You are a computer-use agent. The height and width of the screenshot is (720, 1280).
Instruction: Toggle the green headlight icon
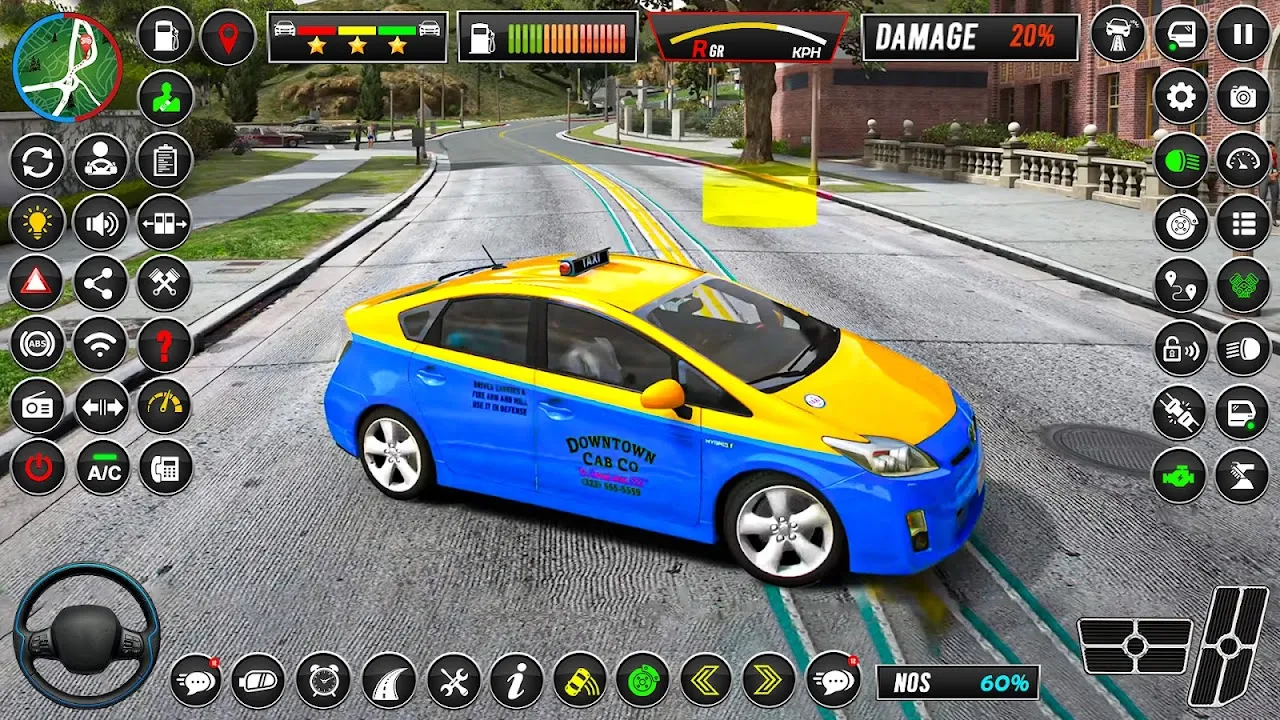point(1181,160)
